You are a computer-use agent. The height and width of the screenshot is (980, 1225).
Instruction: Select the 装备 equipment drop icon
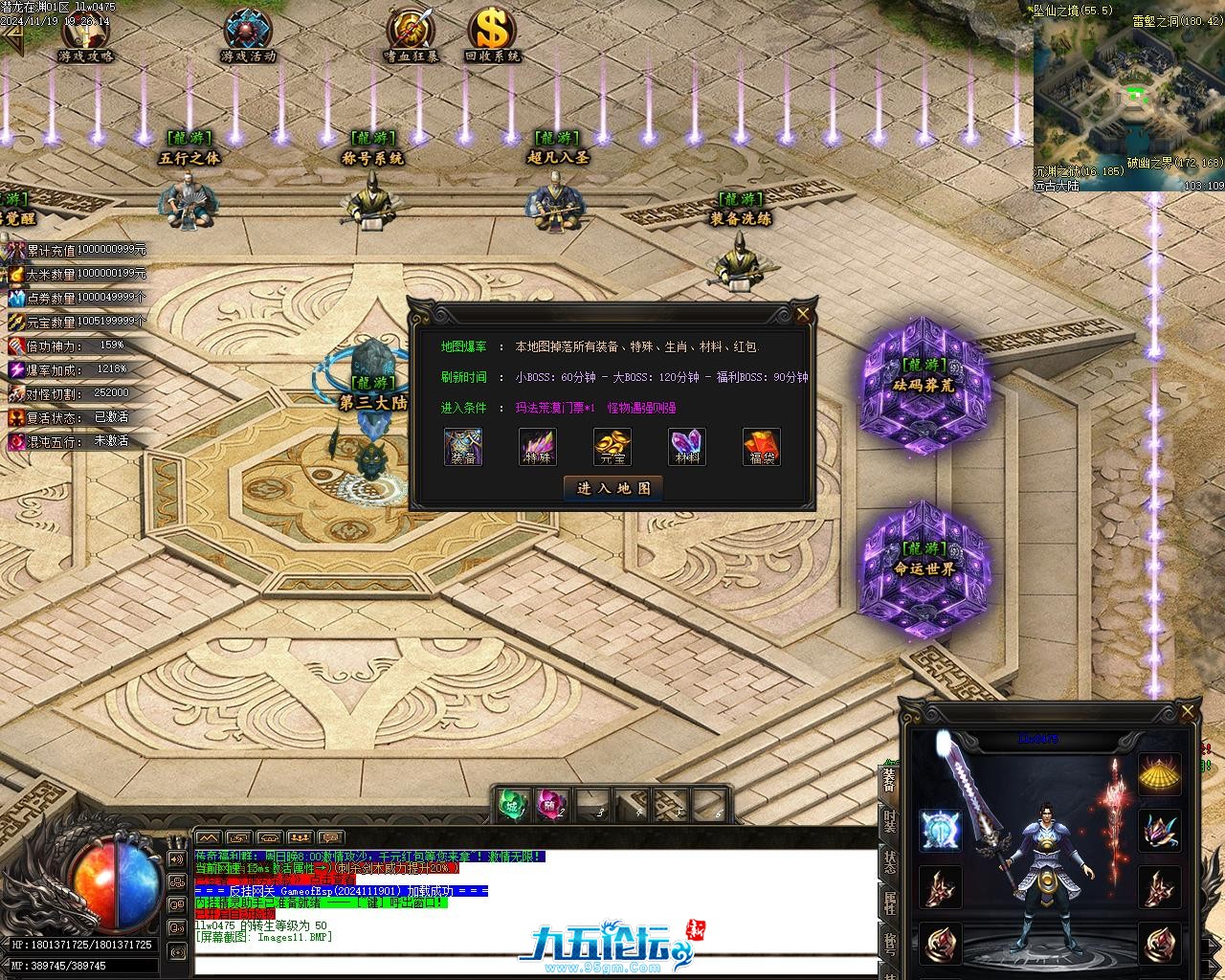point(463,447)
